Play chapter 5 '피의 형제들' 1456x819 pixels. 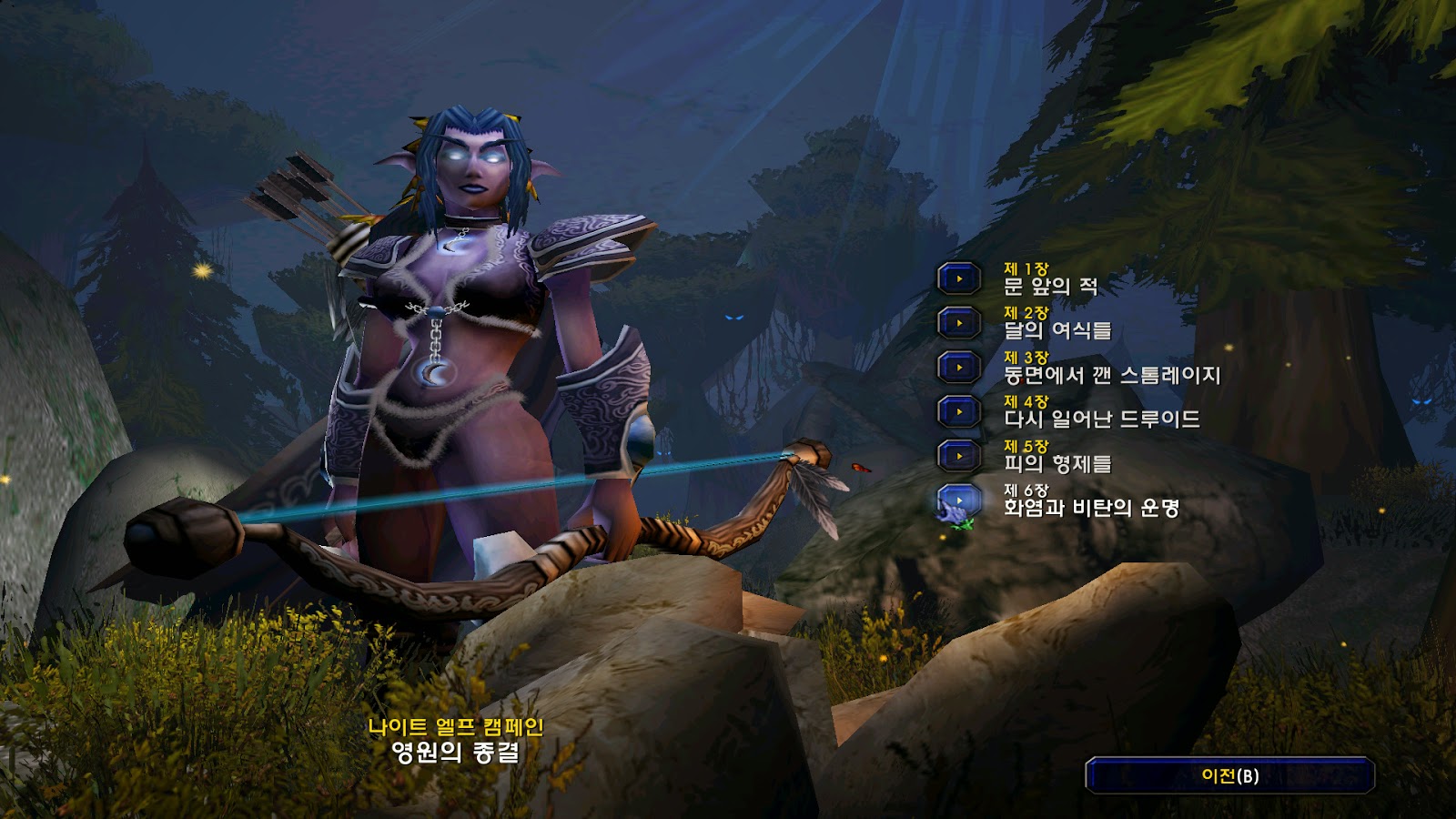click(959, 456)
